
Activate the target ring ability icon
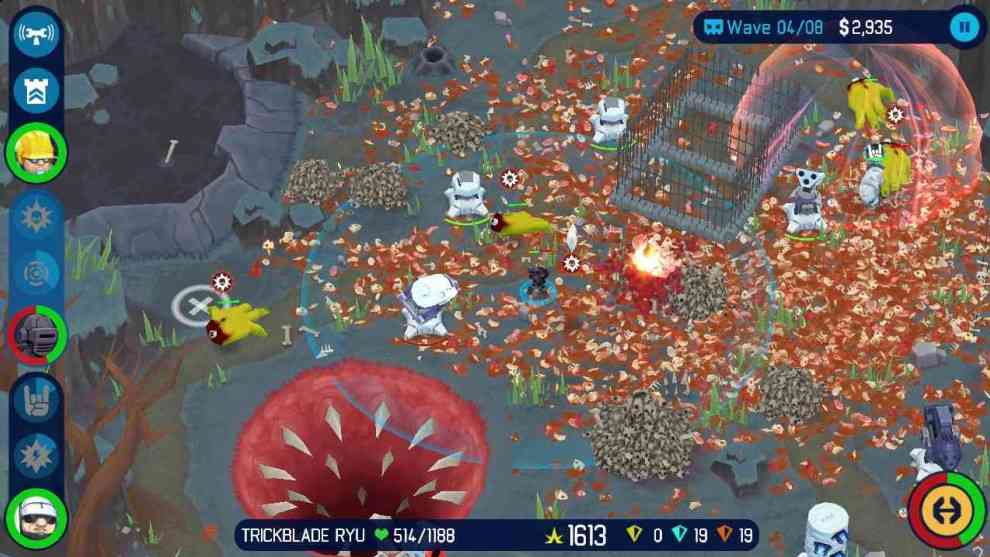coord(36,273)
